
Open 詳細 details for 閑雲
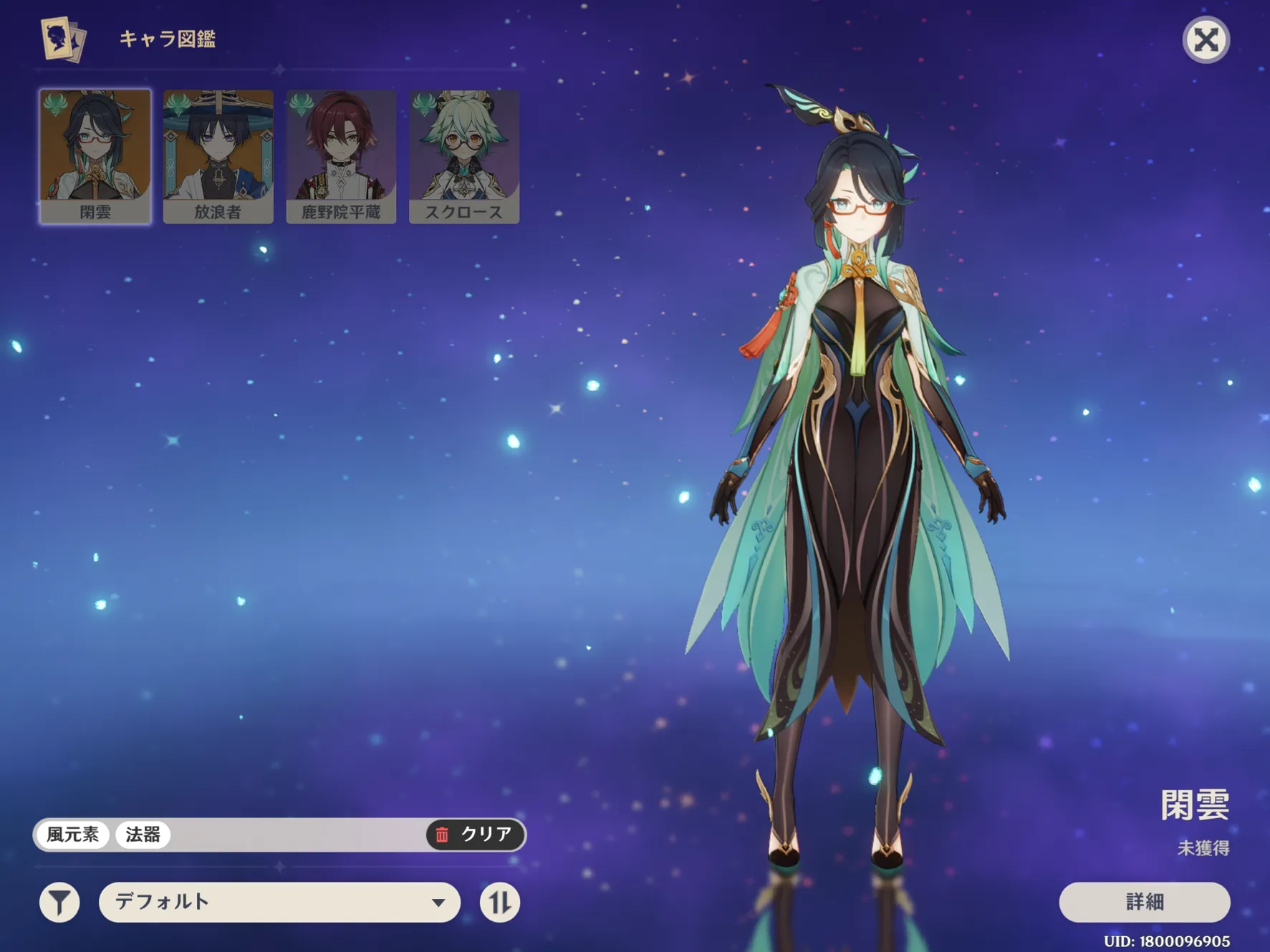point(1144,902)
